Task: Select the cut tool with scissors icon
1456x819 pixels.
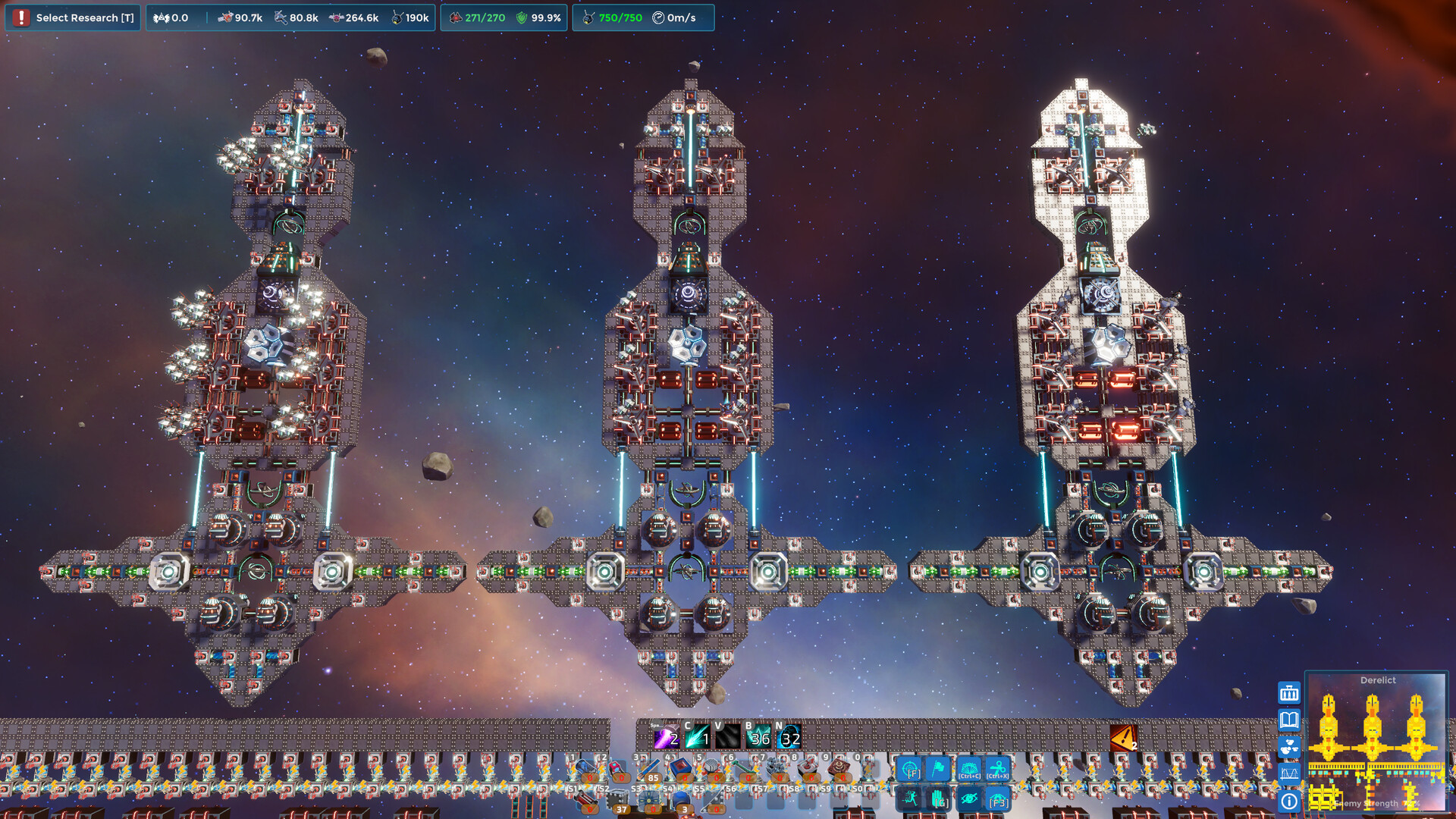Action: click(x=996, y=769)
